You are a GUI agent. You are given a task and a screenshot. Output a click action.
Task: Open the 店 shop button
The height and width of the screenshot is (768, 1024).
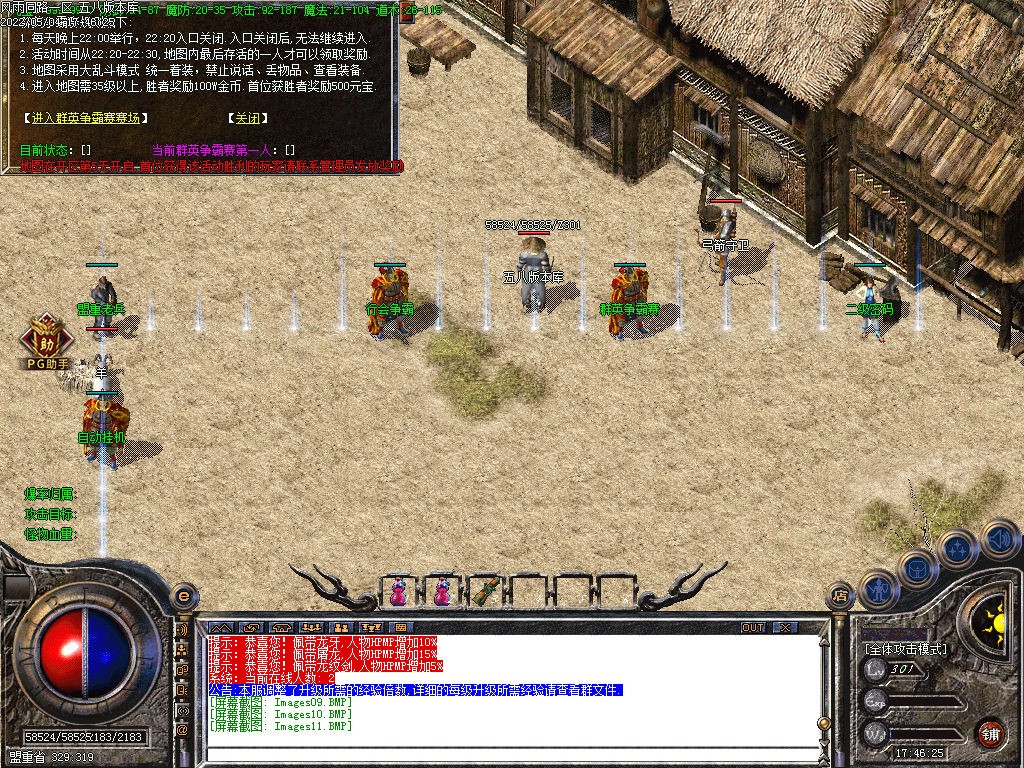pos(840,597)
